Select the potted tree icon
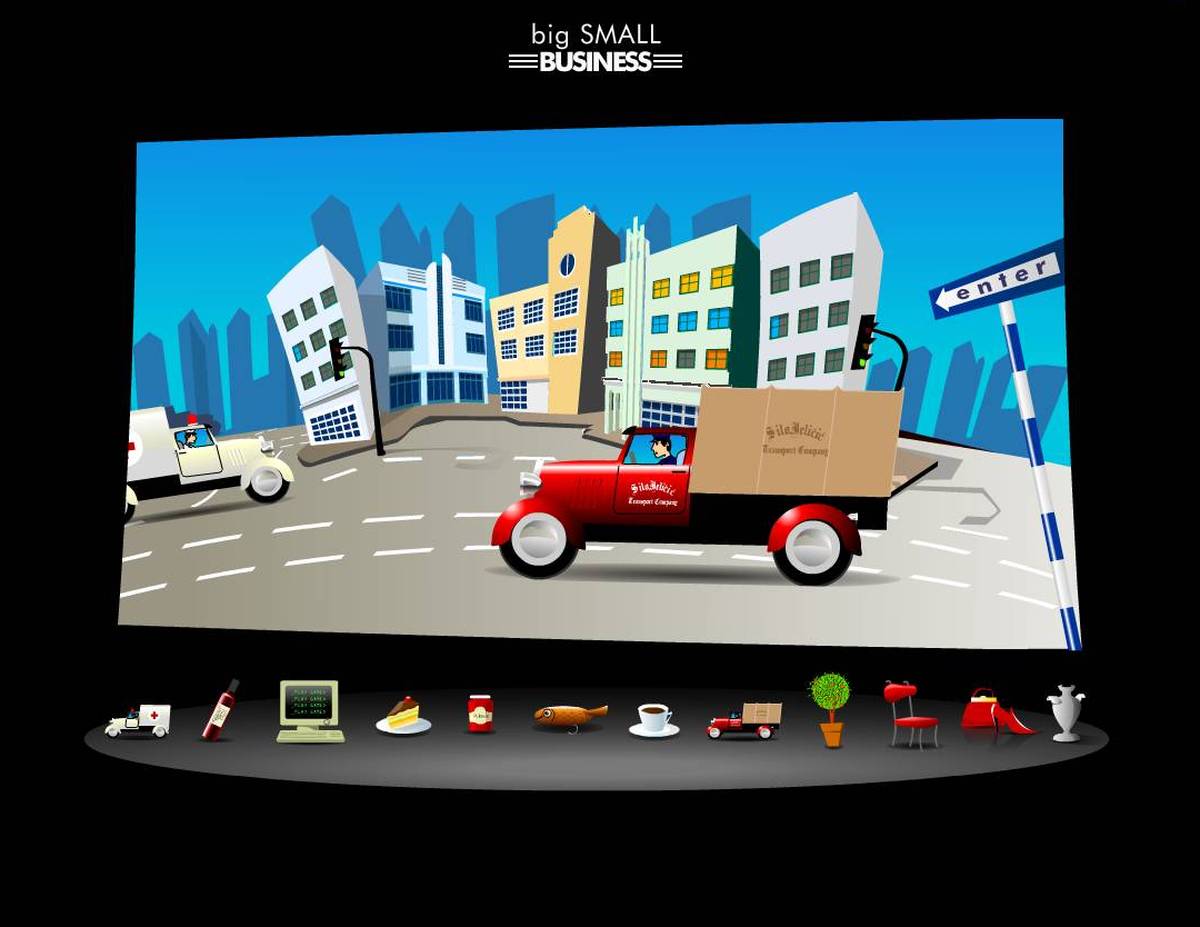This screenshot has width=1200, height=927. click(830, 709)
